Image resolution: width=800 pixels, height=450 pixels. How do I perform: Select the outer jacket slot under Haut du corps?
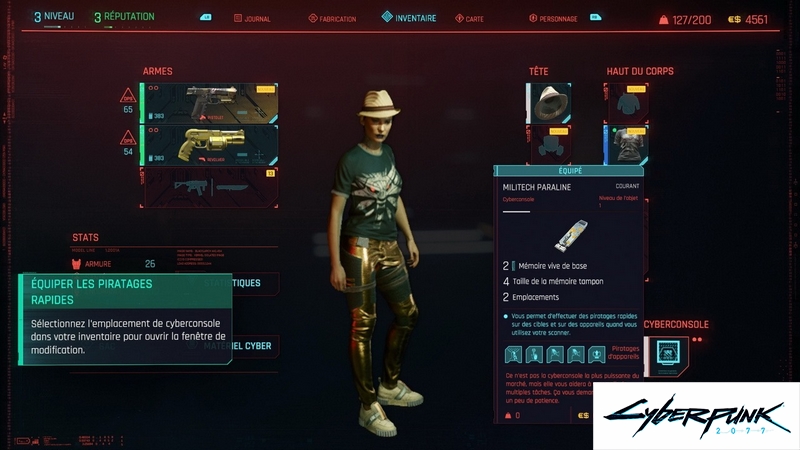point(625,102)
